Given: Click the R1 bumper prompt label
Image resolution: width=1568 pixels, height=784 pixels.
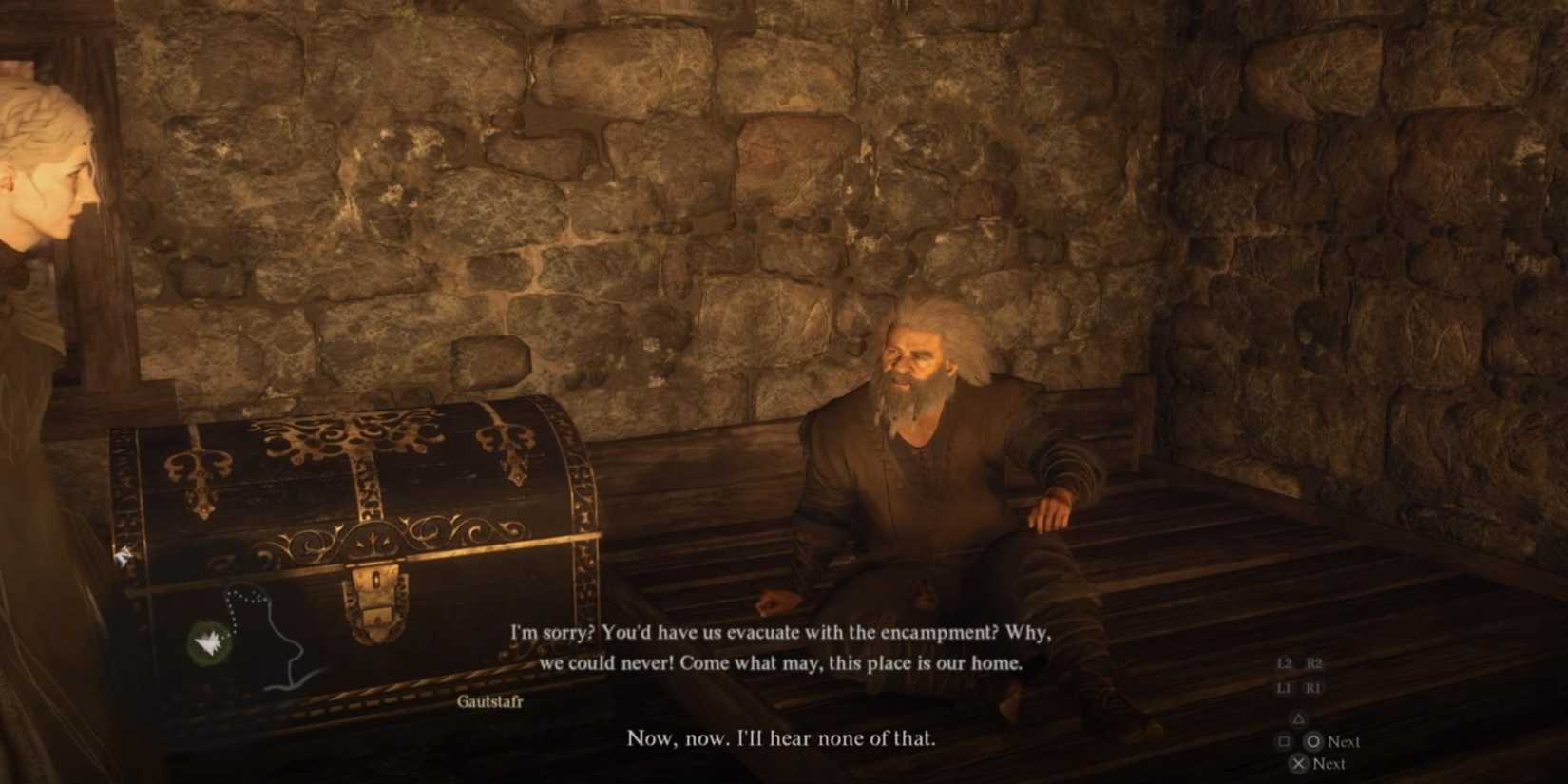Looking at the screenshot, I should coord(1313,688).
